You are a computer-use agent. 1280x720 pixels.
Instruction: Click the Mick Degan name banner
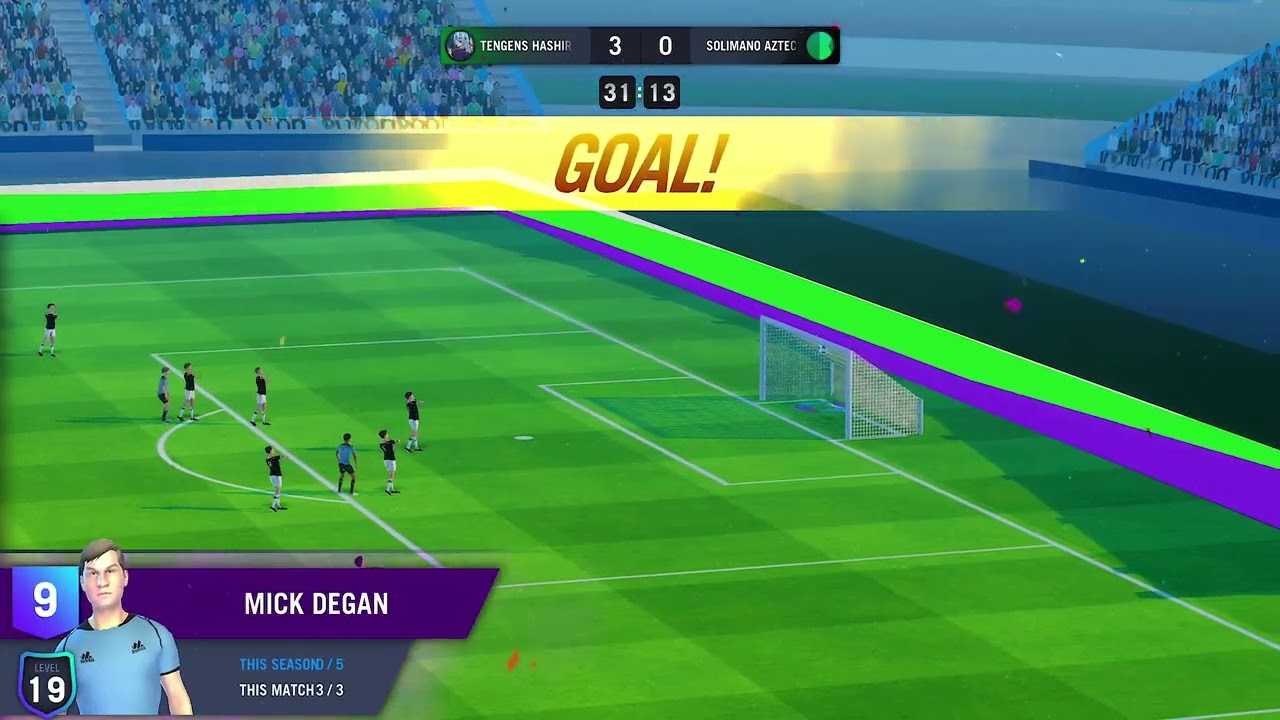click(x=316, y=604)
